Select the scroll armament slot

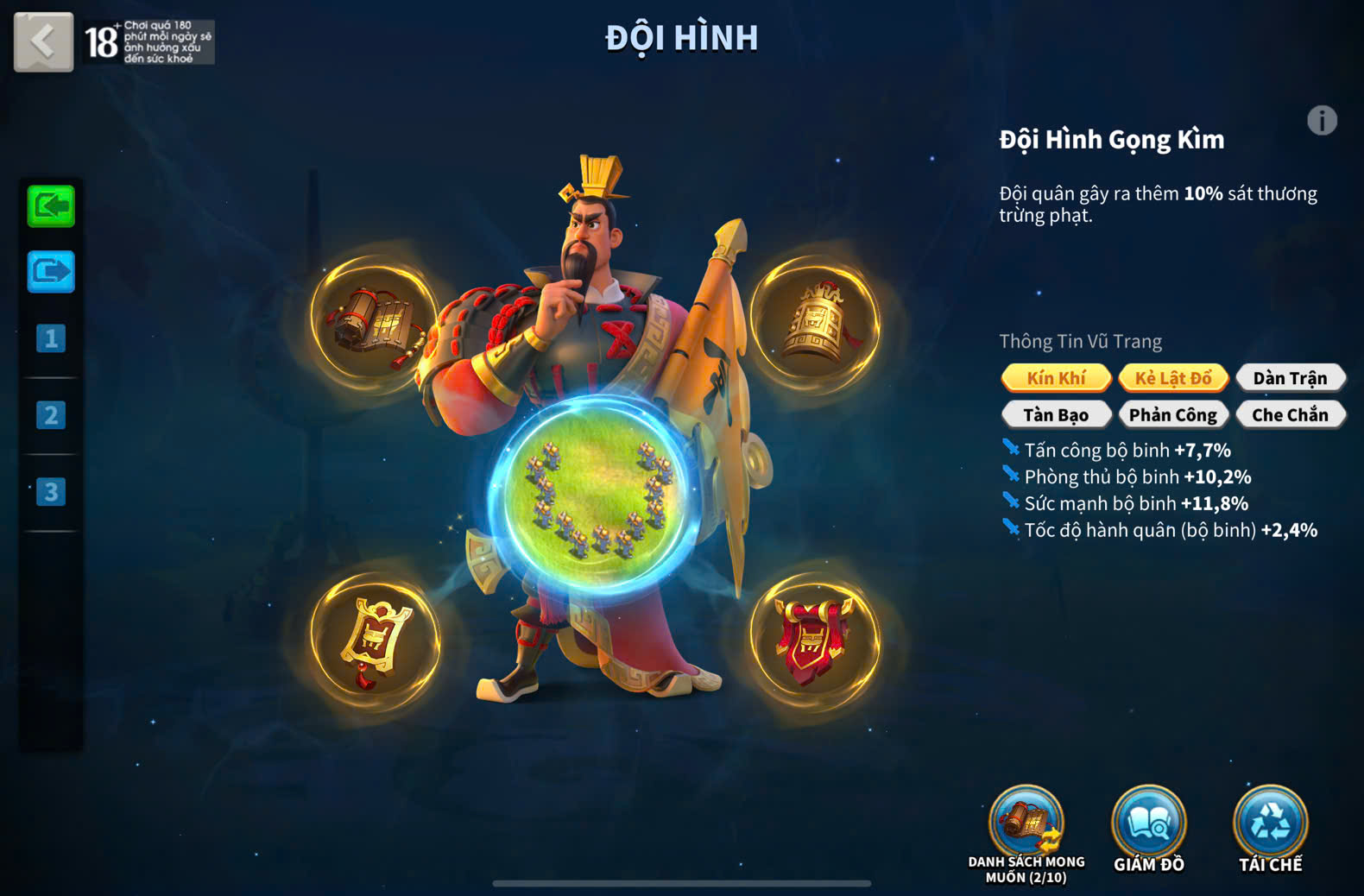(375, 321)
